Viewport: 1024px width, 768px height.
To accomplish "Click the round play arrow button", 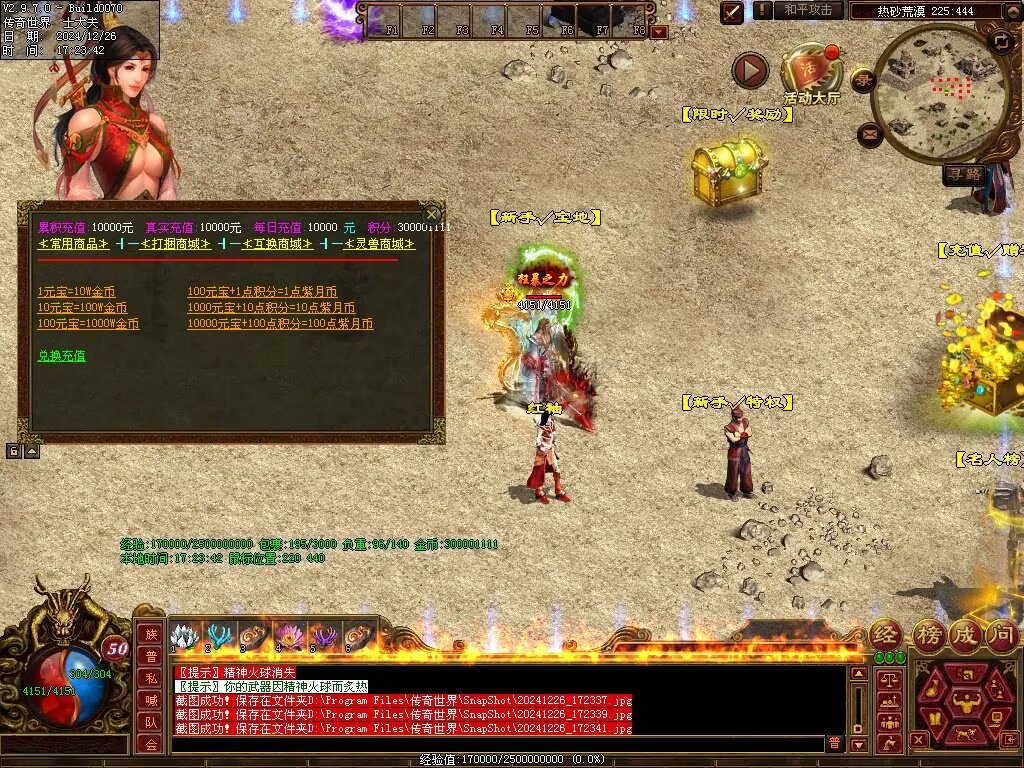I will [750, 71].
